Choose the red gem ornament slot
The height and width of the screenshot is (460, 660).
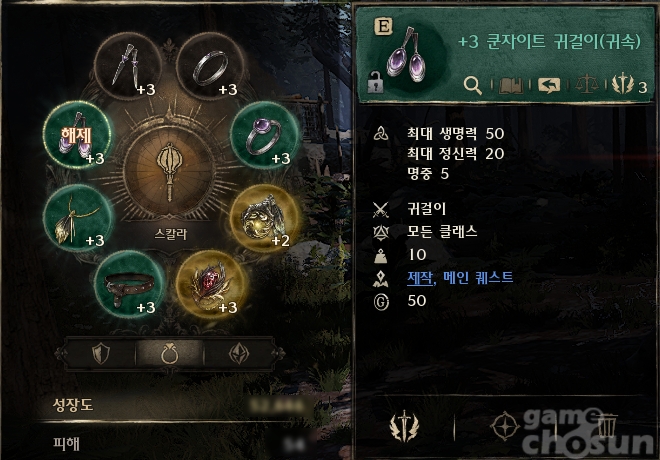pos(210,281)
